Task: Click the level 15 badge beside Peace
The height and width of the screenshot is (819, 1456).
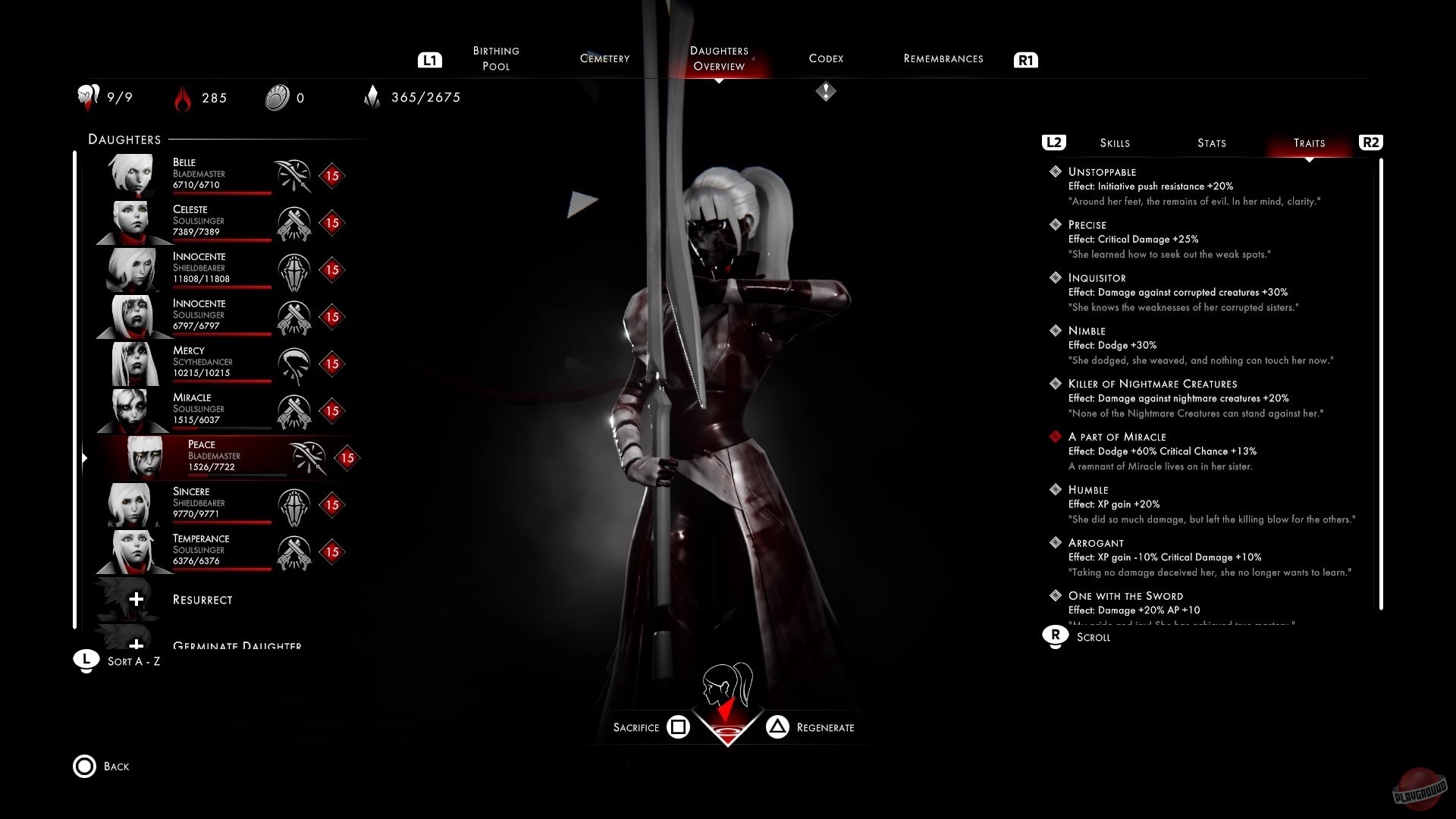Action: [347, 458]
